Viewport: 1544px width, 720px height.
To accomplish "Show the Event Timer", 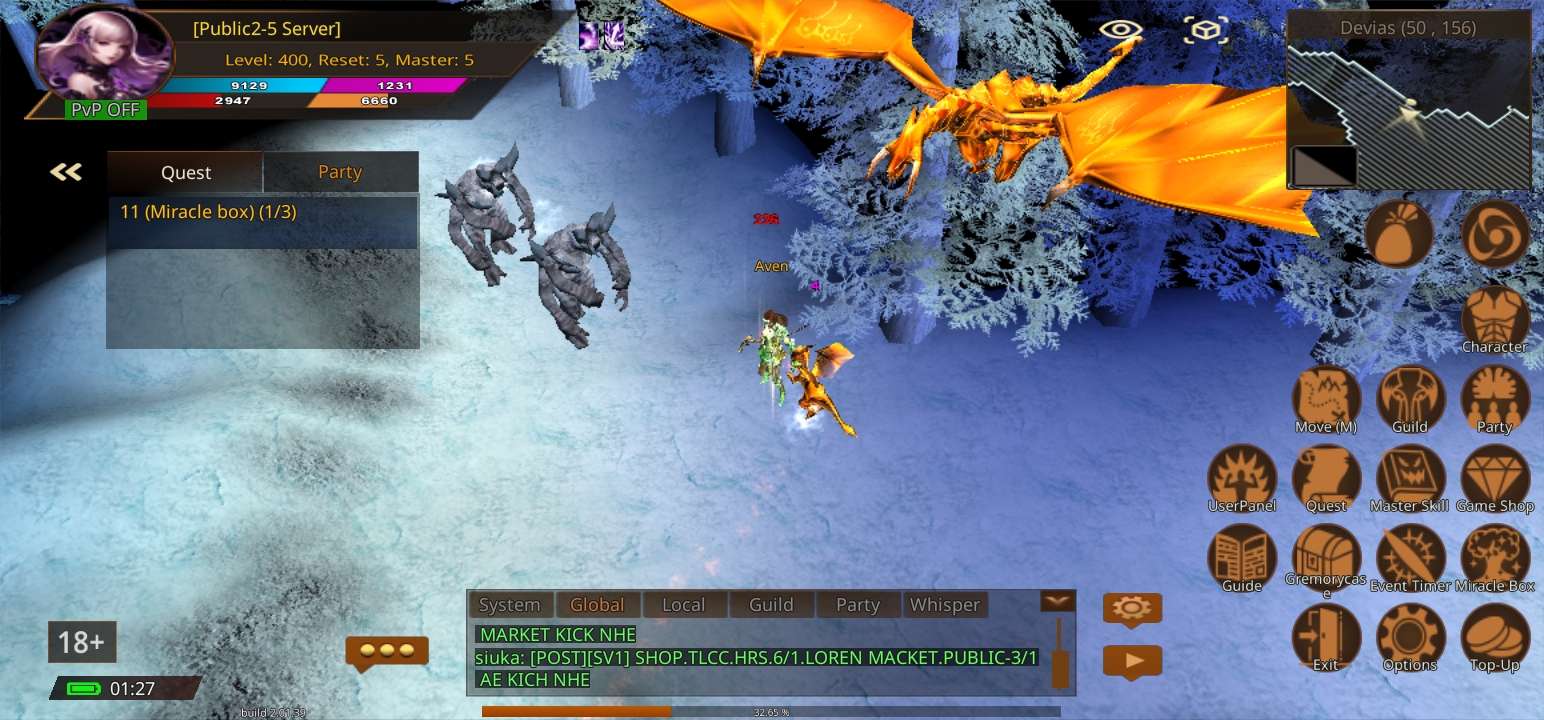I will pos(1410,556).
